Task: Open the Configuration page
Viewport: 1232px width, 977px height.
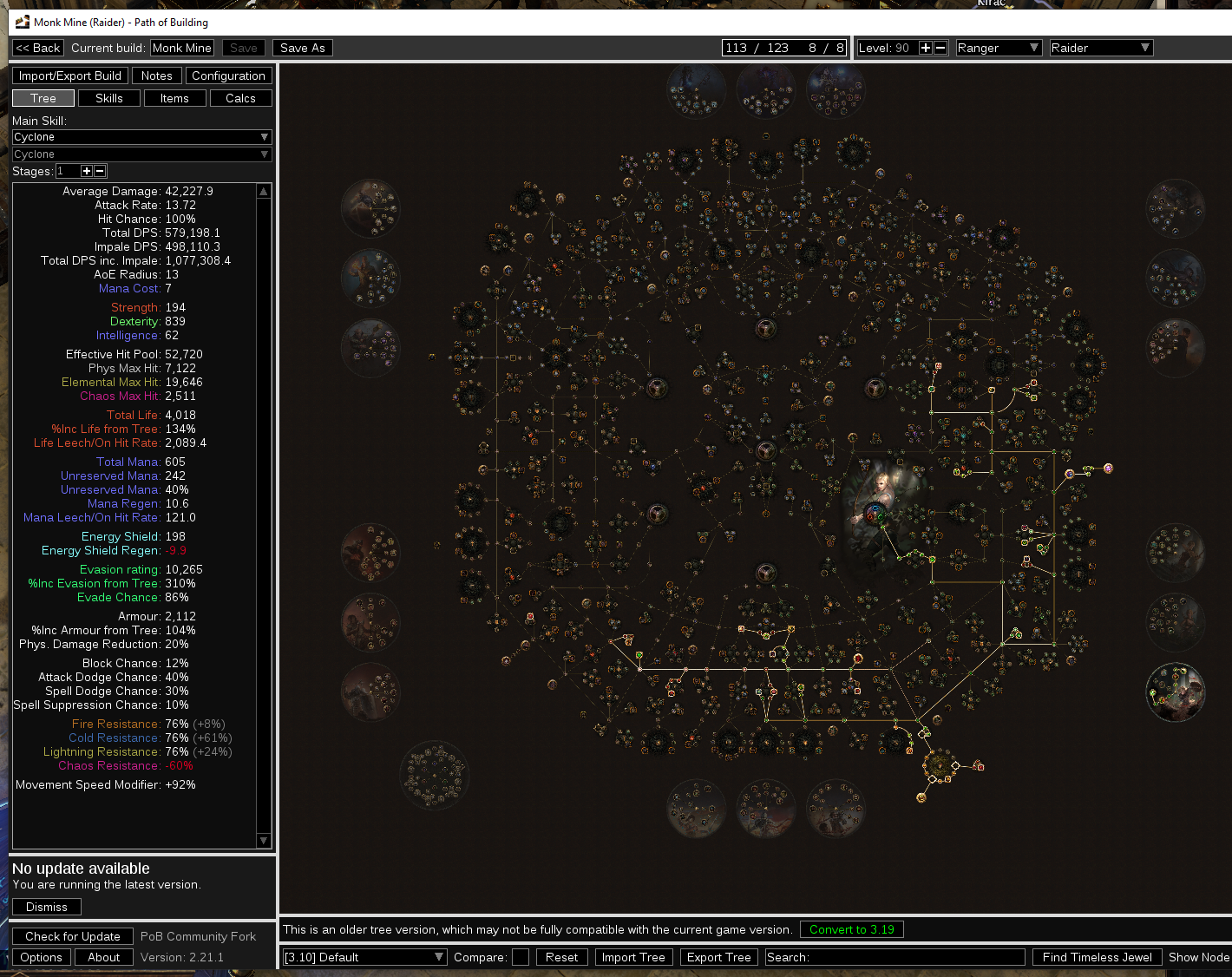Action: point(228,75)
